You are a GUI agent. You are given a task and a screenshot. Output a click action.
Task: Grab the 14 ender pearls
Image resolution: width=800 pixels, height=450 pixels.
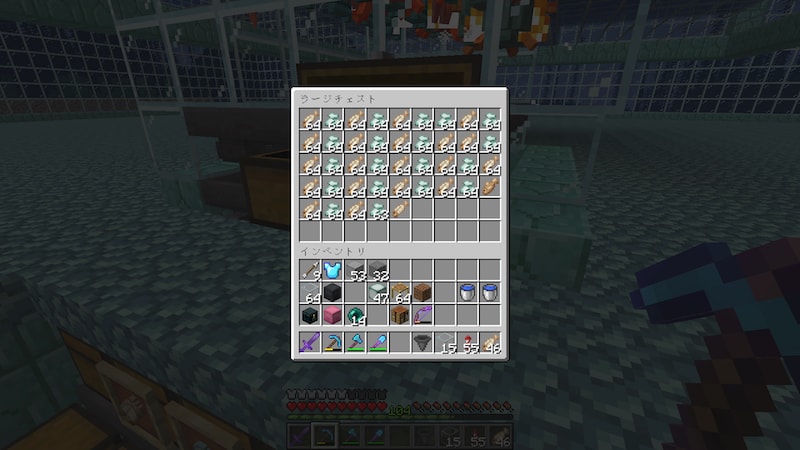pos(355,316)
